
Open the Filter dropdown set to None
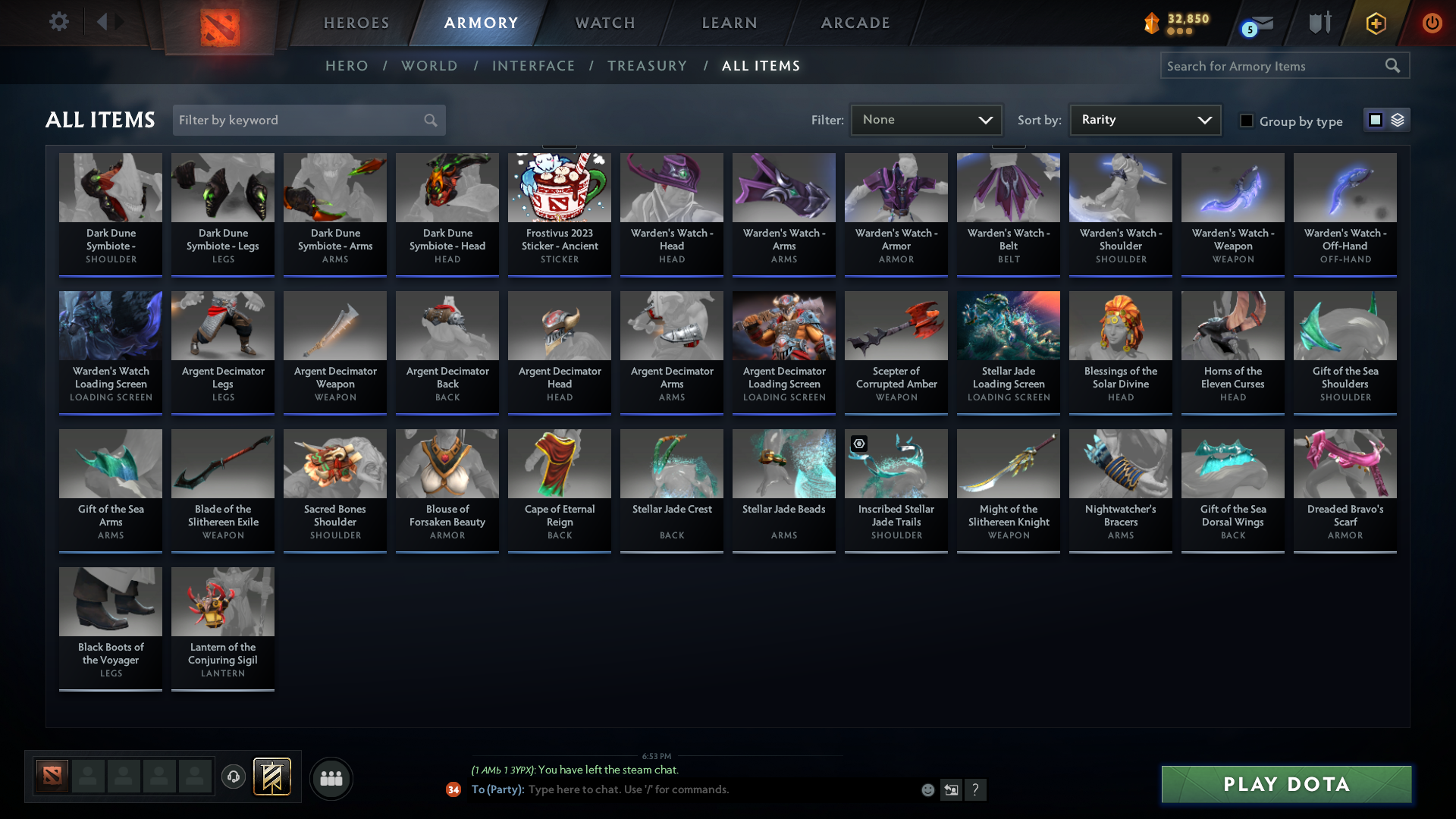coord(925,119)
